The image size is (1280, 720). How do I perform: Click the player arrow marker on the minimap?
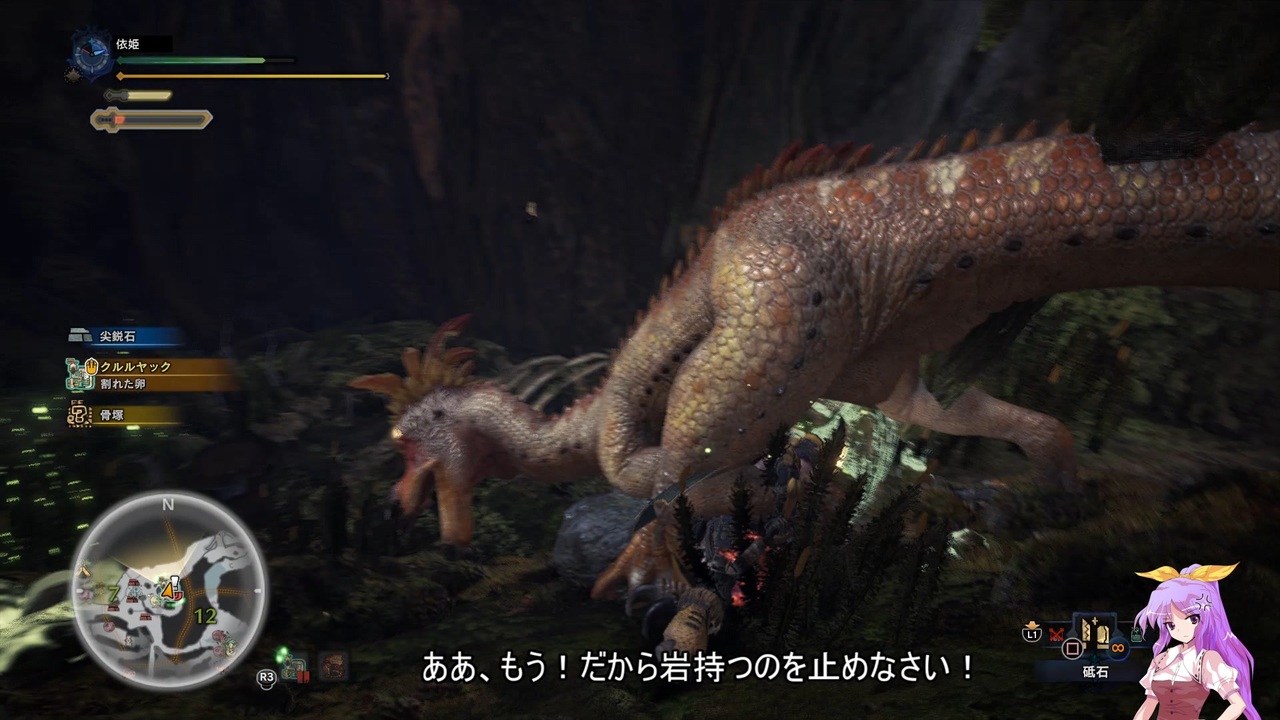pyautogui.click(x=167, y=591)
